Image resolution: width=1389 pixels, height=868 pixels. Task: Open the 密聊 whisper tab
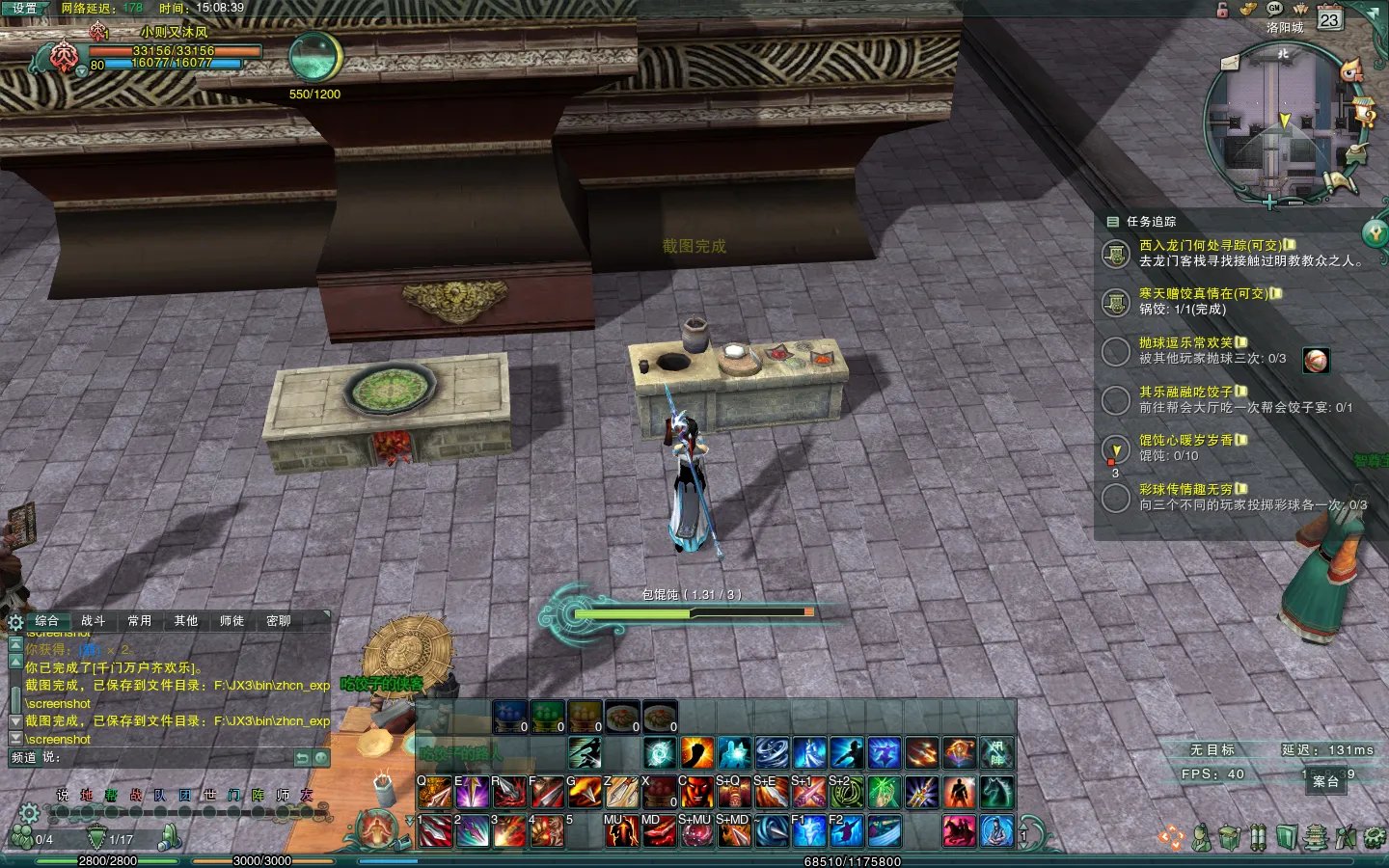pos(279,621)
